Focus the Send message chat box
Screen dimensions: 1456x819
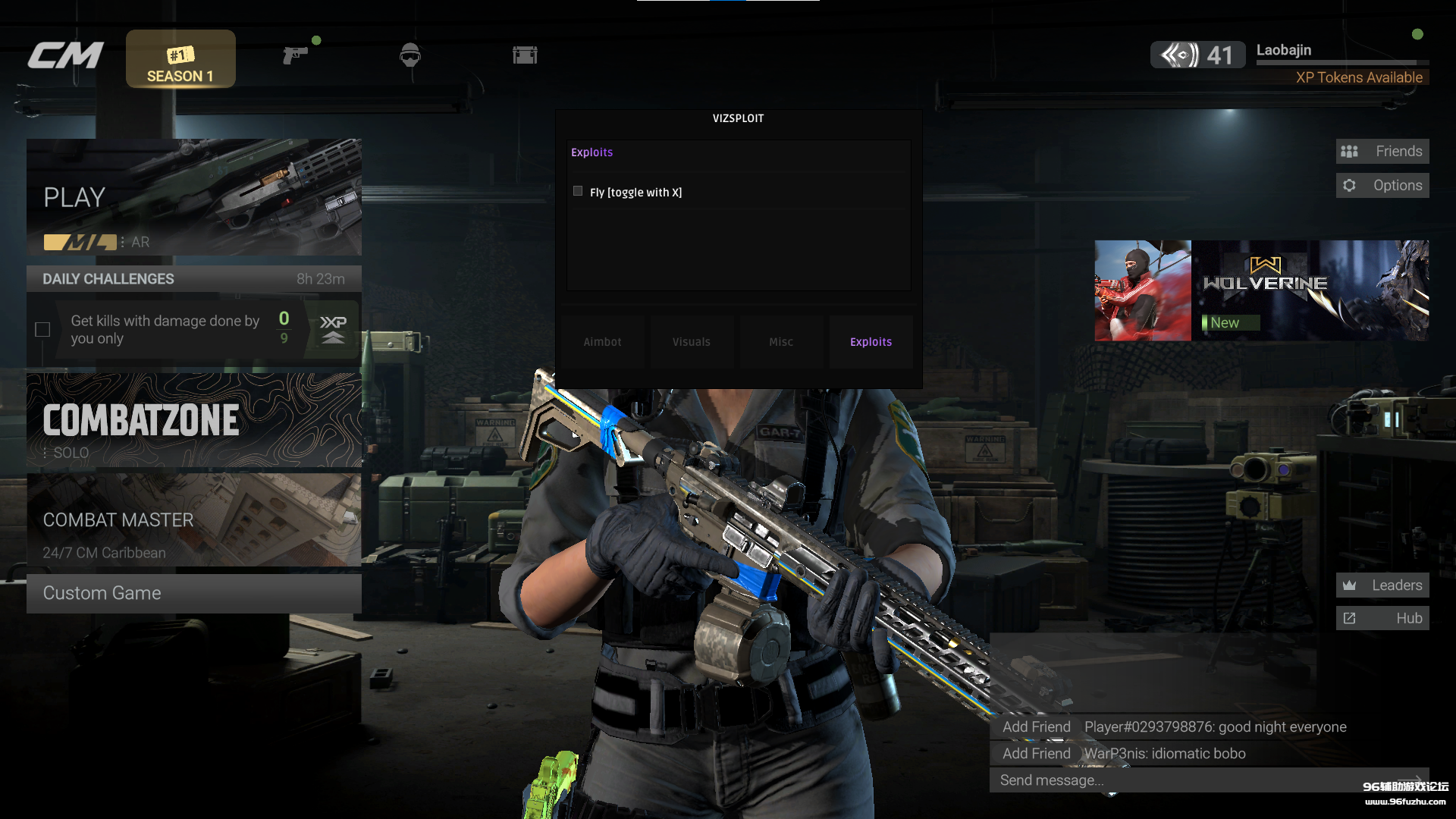(1198, 780)
